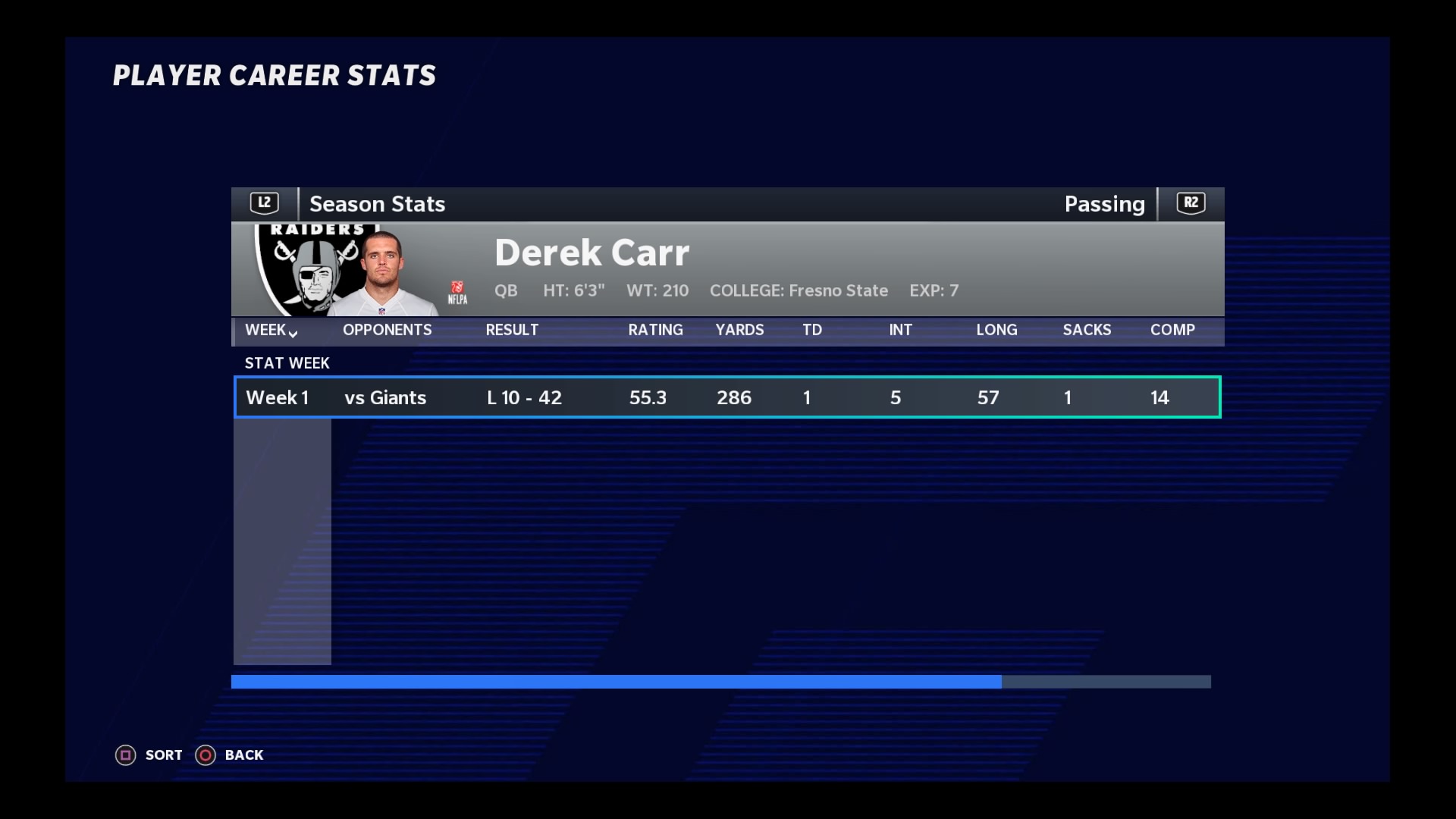Sort stats by LONG column
The height and width of the screenshot is (819, 1456).
(996, 331)
